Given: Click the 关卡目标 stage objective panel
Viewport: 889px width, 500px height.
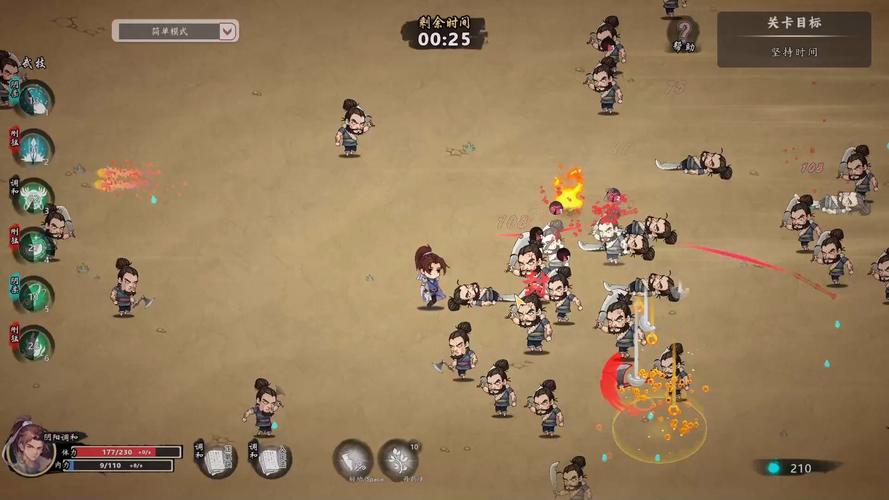Looking at the screenshot, I should point(794,38).
